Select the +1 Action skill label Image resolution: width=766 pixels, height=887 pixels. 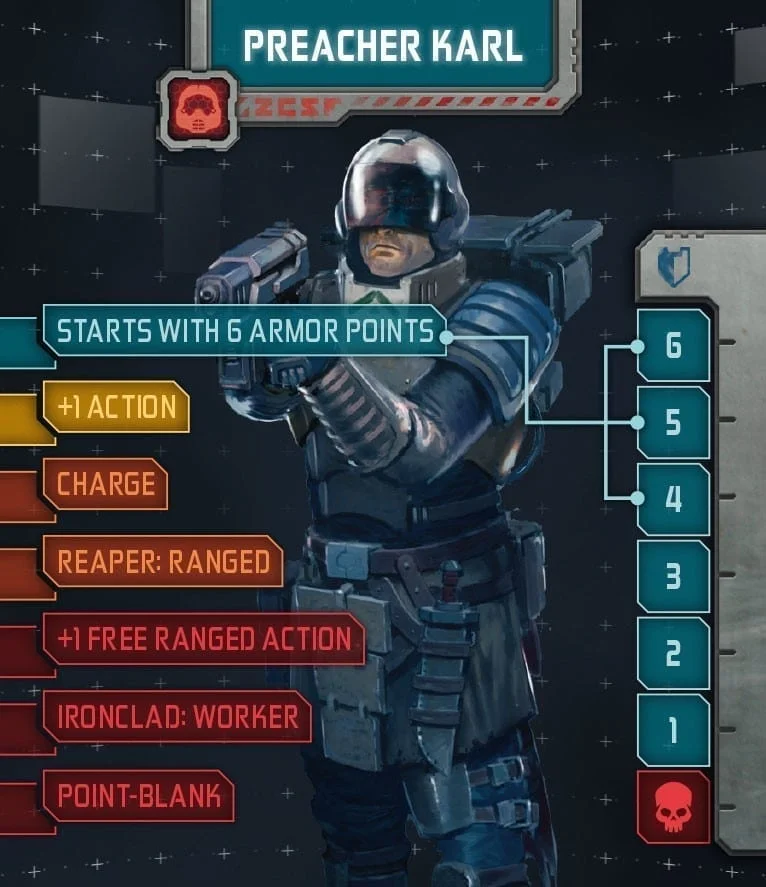point(116,407)
